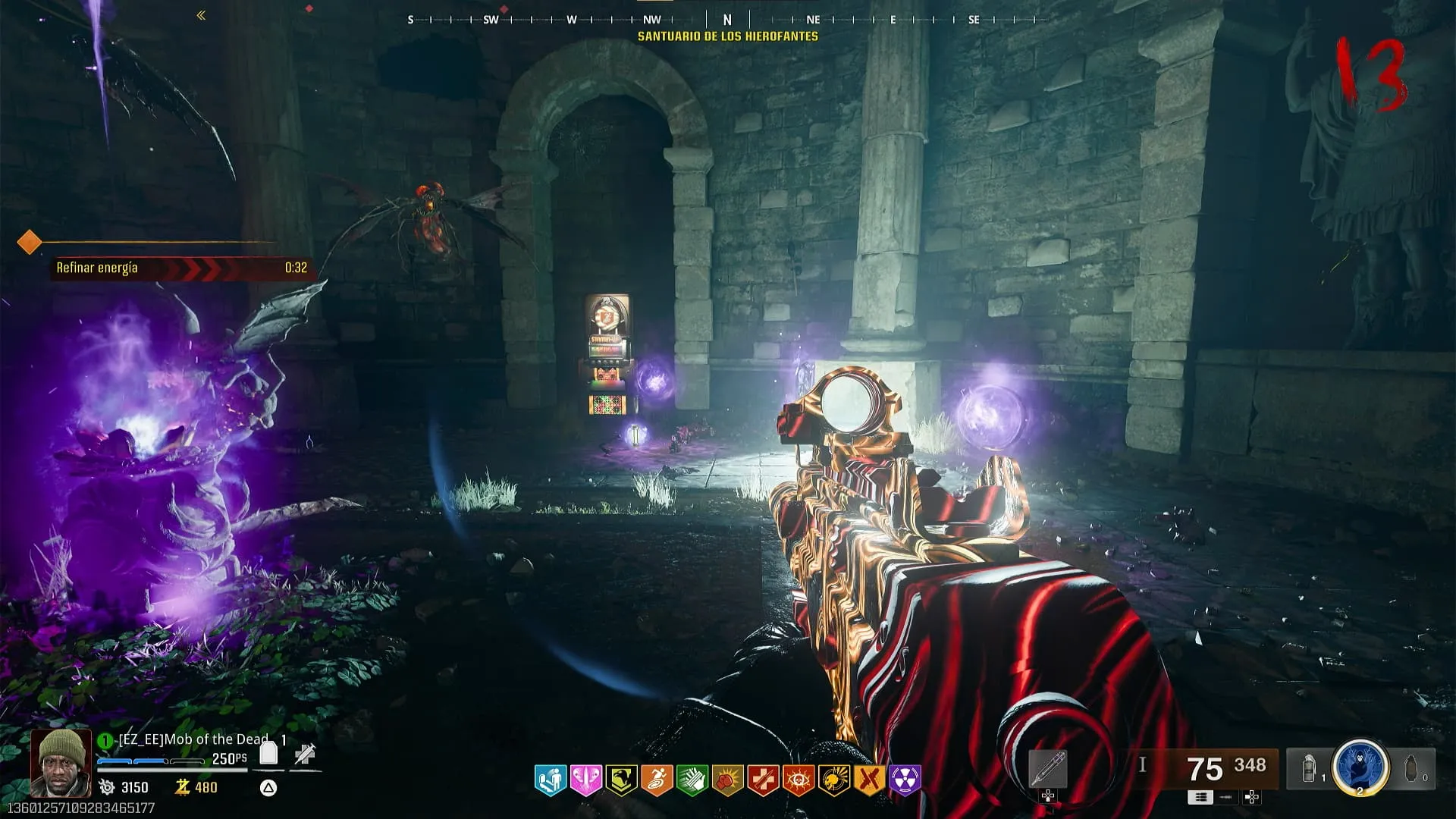Select the red cross bullet perk icon
The width and height of the screenshot is (1456, 819).
click(763, 779)
